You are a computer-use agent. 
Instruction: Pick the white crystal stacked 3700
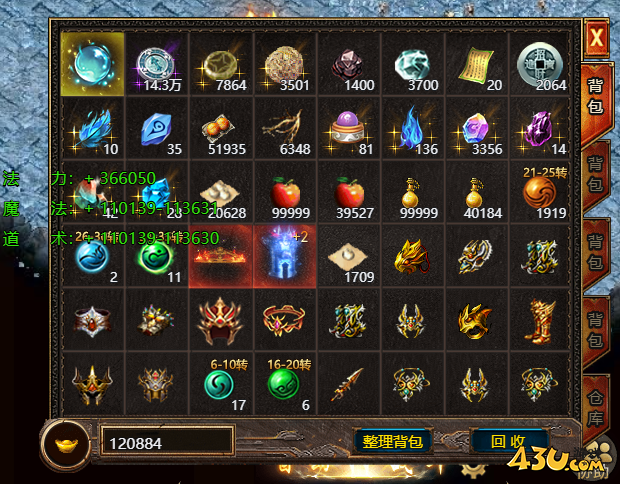point(413,64)
